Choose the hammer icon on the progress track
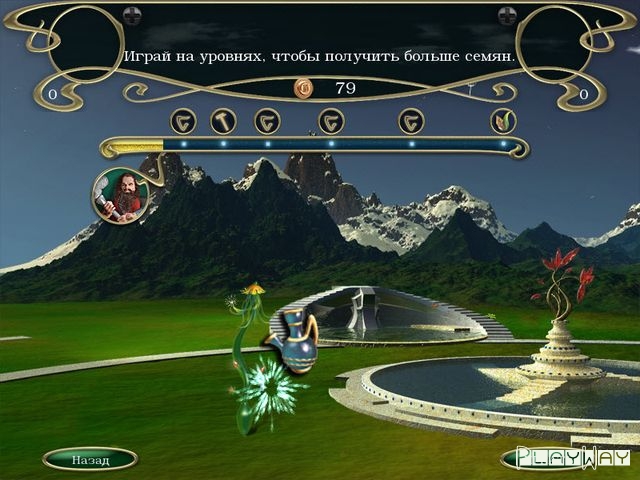The width and height of the screenshot is (640, 480). click(222, 121)
